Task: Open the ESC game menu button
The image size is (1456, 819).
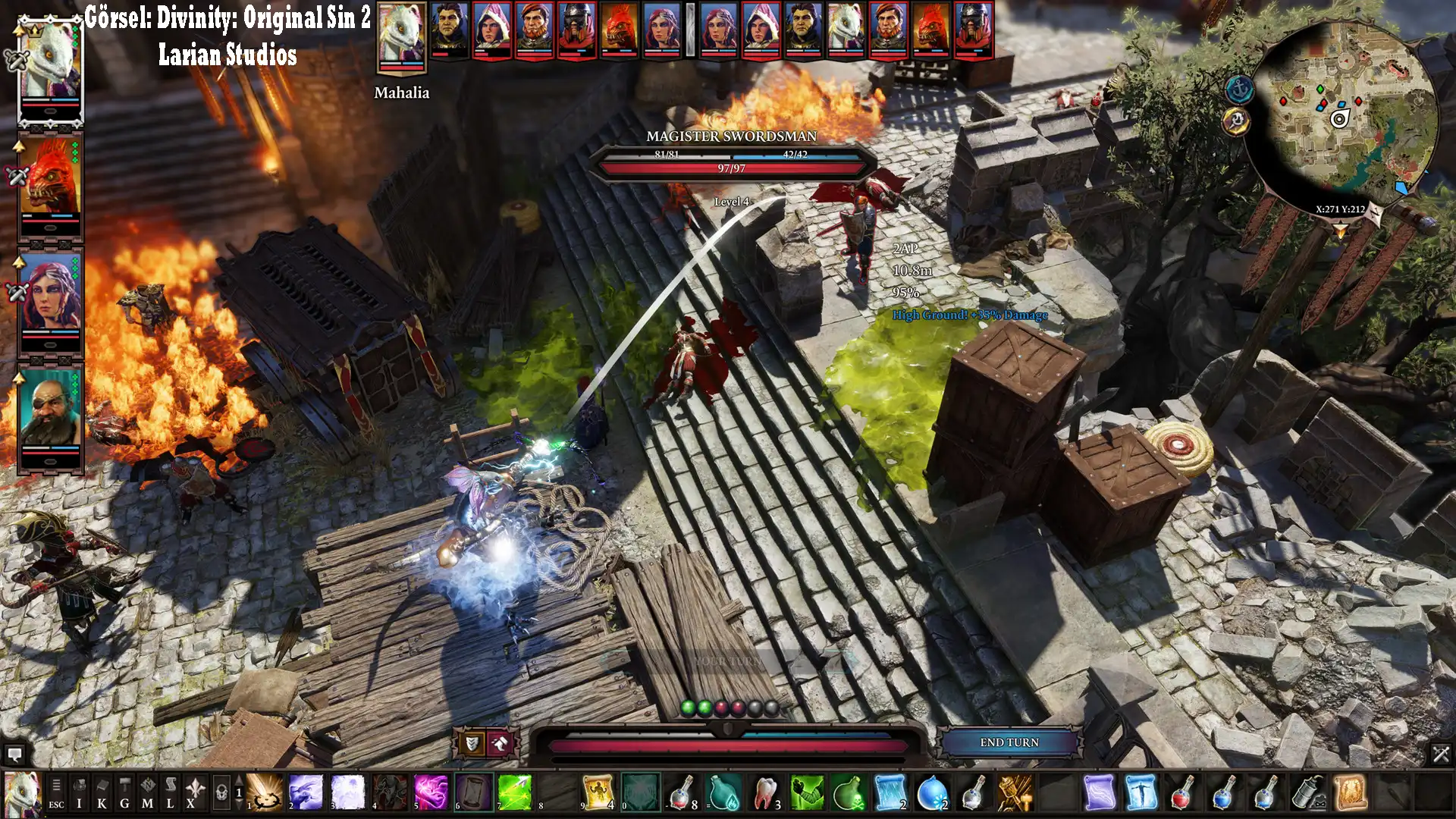Action: coord(56,793)
